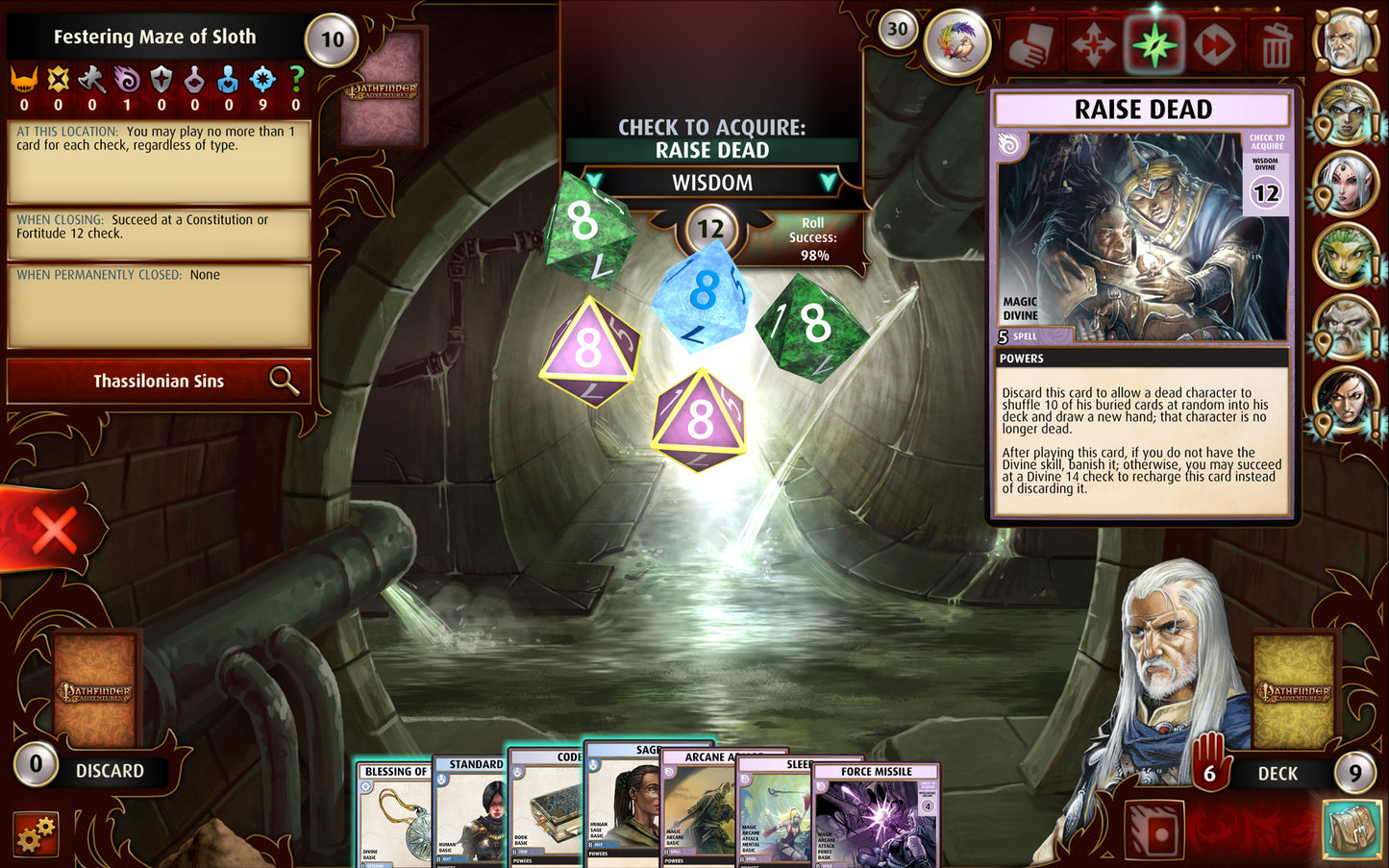Click the trash can discard button
Viewport: 1389px width, 868px height.
(1276, 44)
